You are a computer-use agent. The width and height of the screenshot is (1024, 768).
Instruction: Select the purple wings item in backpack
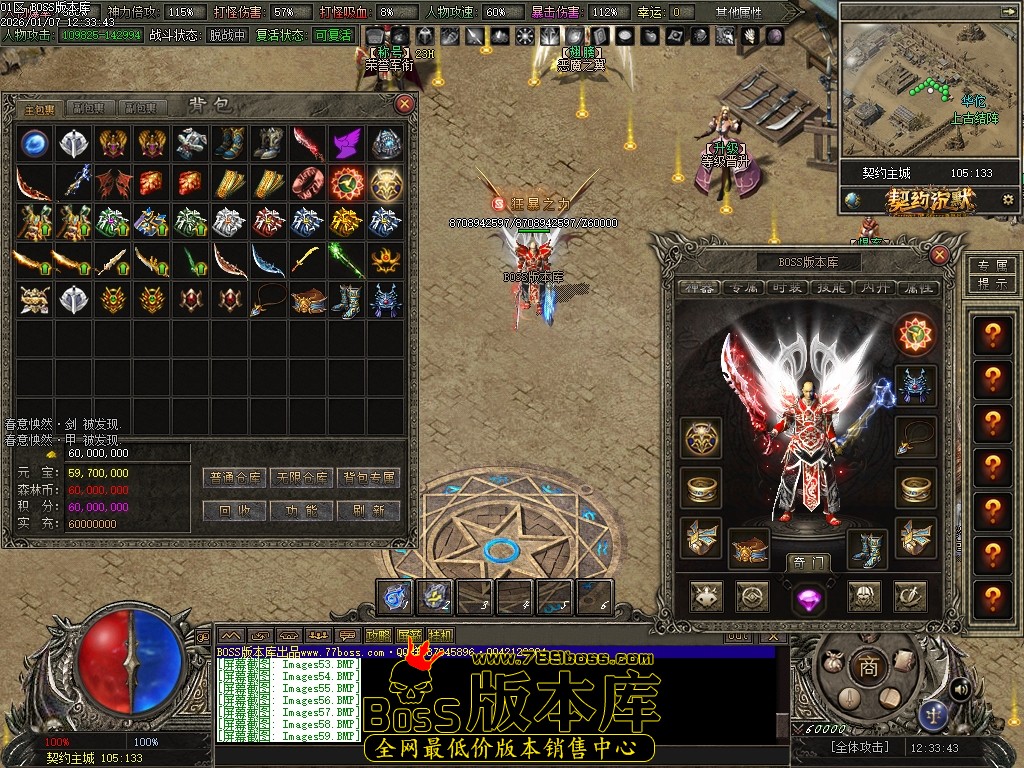tap(347, 142)
